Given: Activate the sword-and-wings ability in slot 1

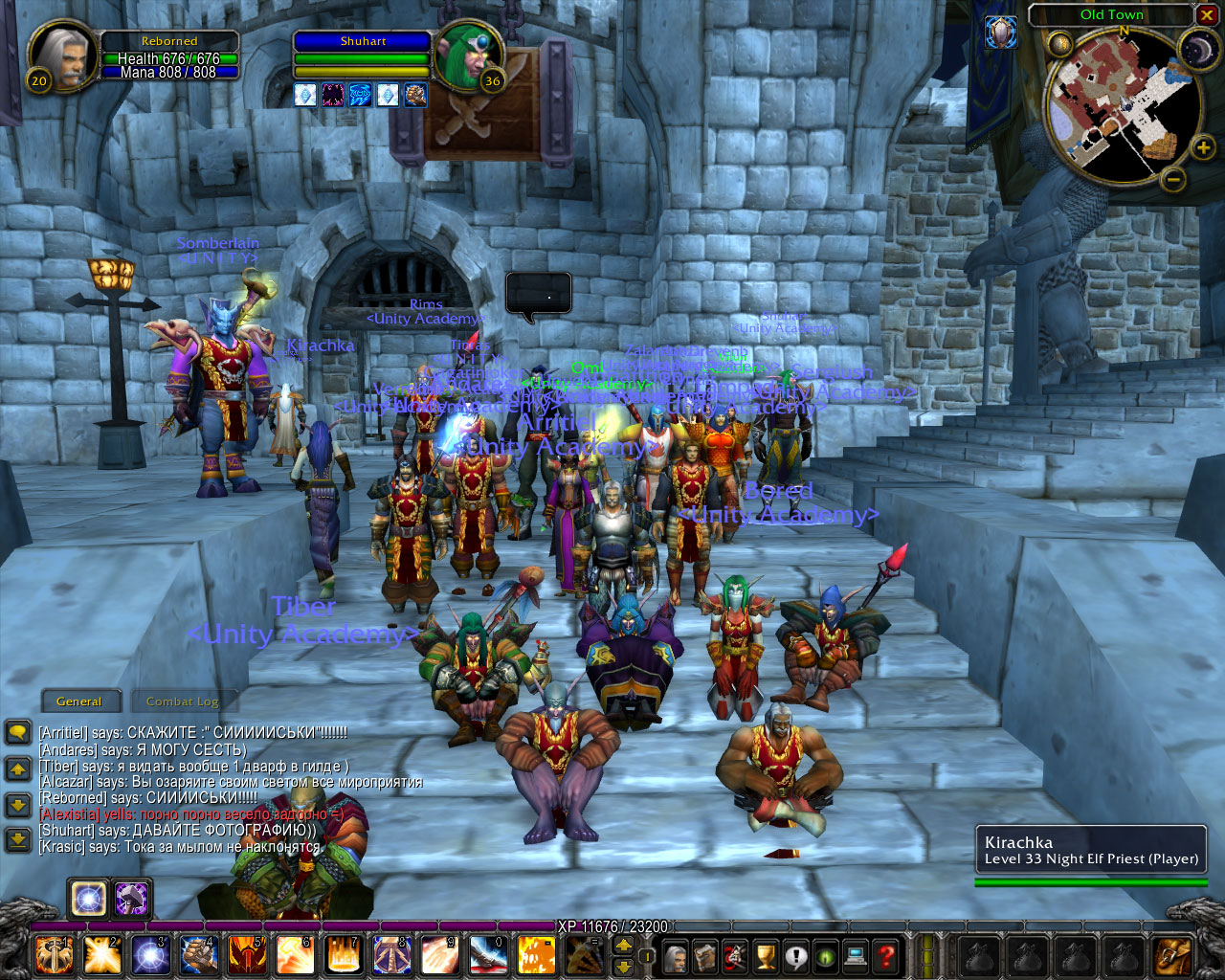Looking at the screenshot, I should [x=54, y=955].
